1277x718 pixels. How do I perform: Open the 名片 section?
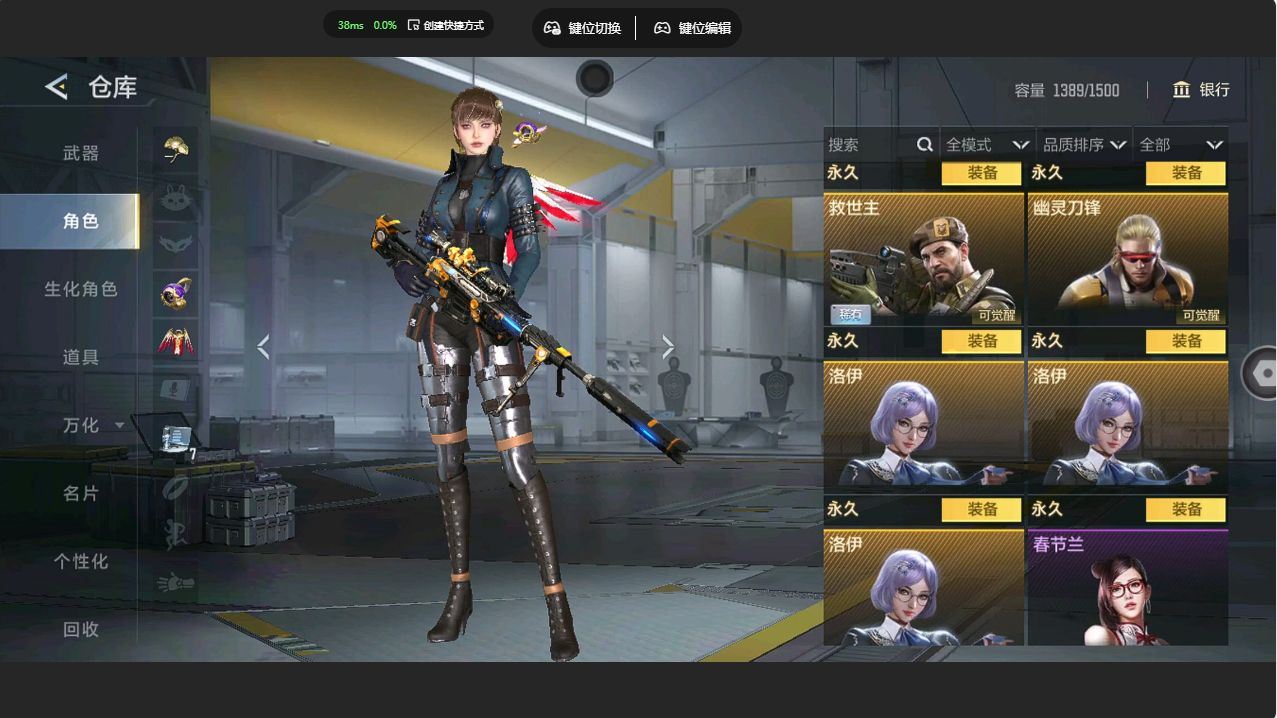[x=81, y=493]
